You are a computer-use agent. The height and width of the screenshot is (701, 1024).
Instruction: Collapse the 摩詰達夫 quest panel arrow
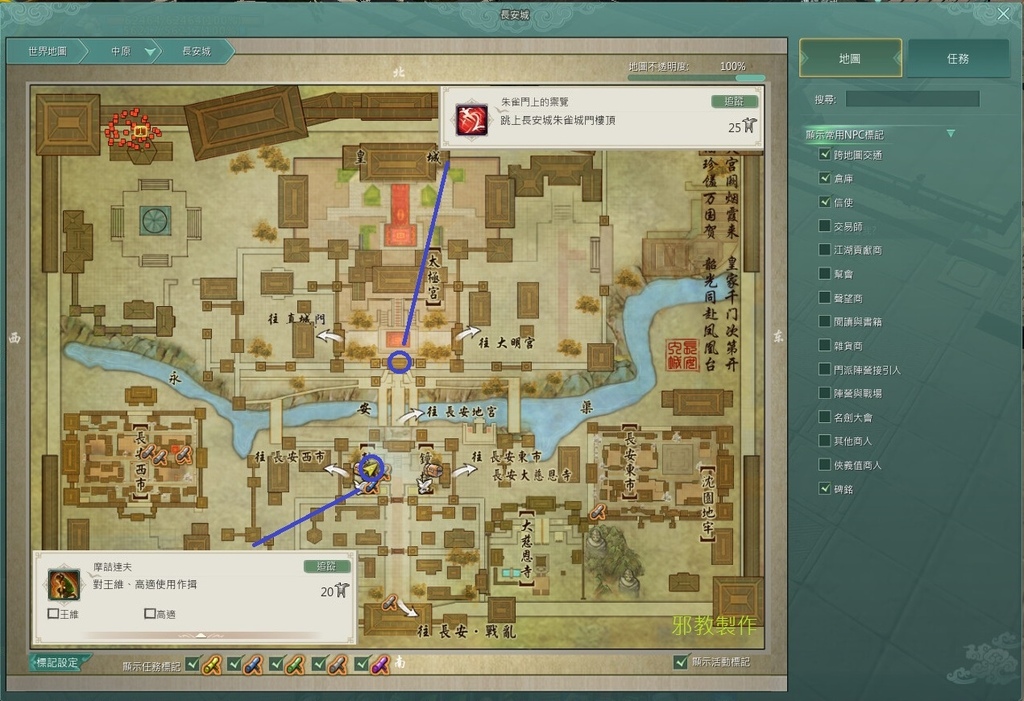[x=198, y=634]
